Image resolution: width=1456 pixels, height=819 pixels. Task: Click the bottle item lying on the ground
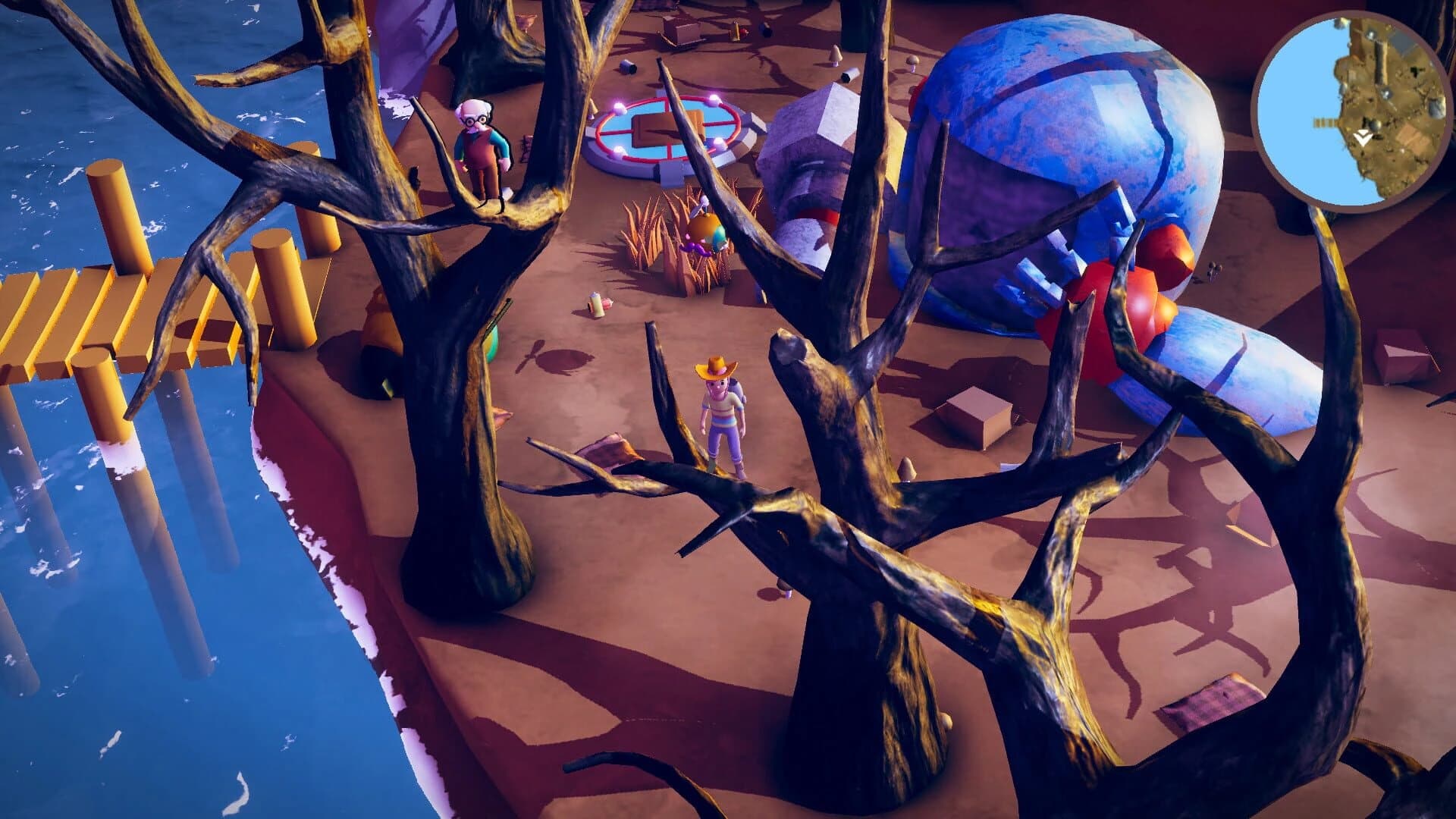click(598, 305)
